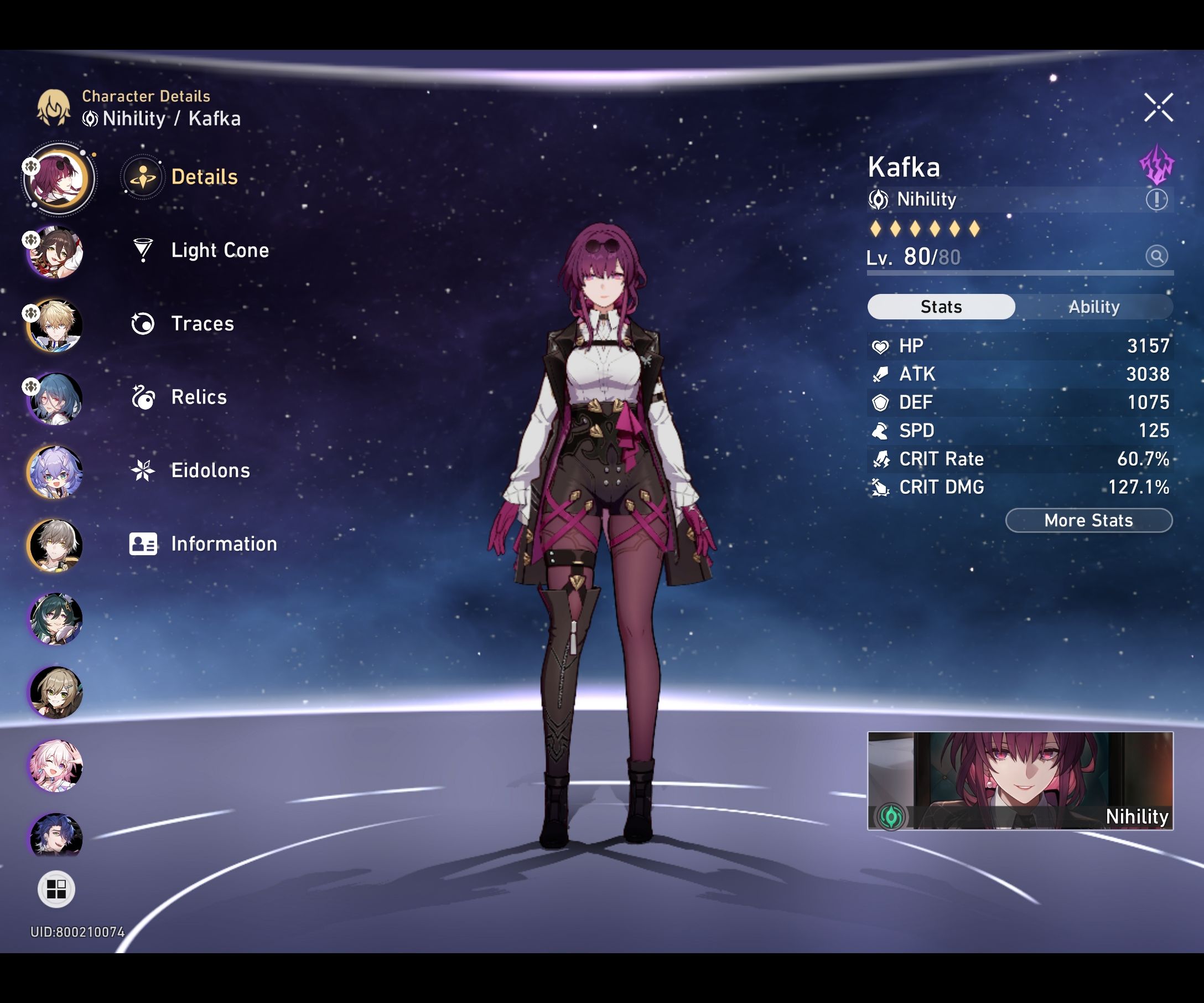Select the Details menu entry

(x=204, y=177)
